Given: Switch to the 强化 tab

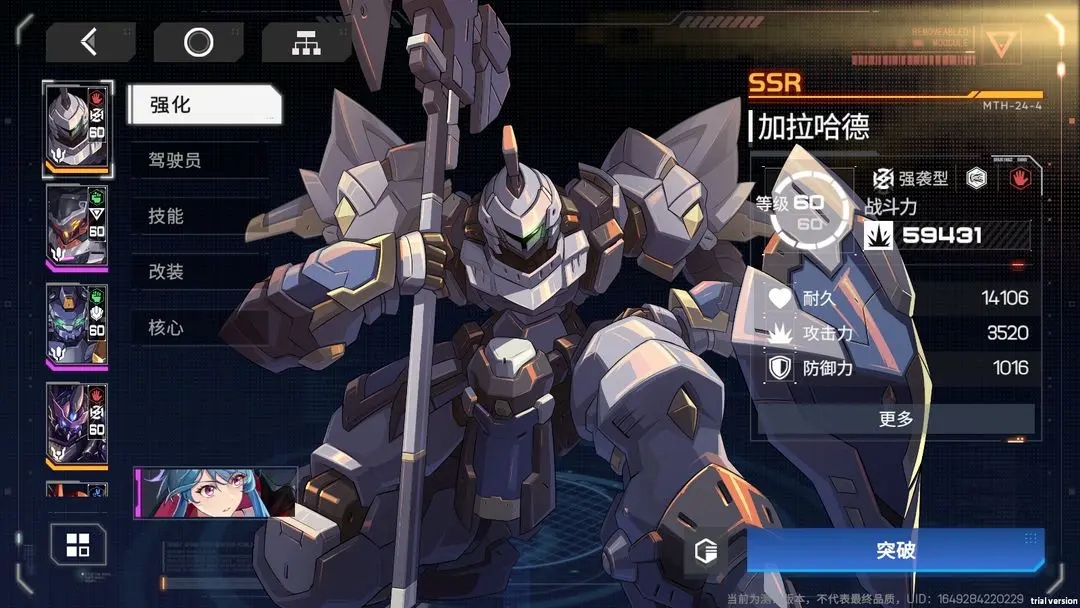Looking at the screenshot, I should click(x=204, y=105).
